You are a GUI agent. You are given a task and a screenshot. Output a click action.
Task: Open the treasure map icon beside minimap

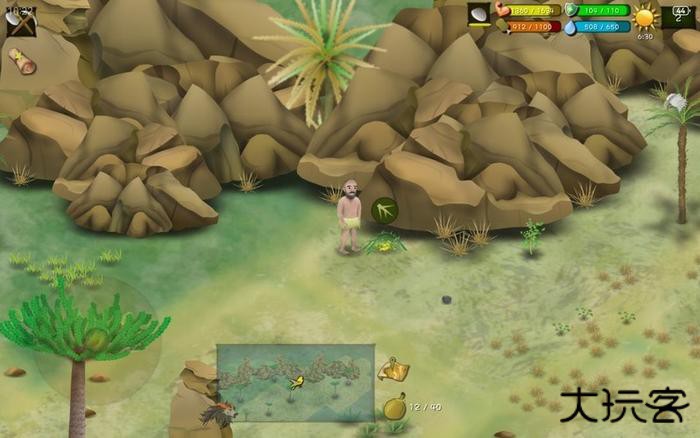pos(394,370)
